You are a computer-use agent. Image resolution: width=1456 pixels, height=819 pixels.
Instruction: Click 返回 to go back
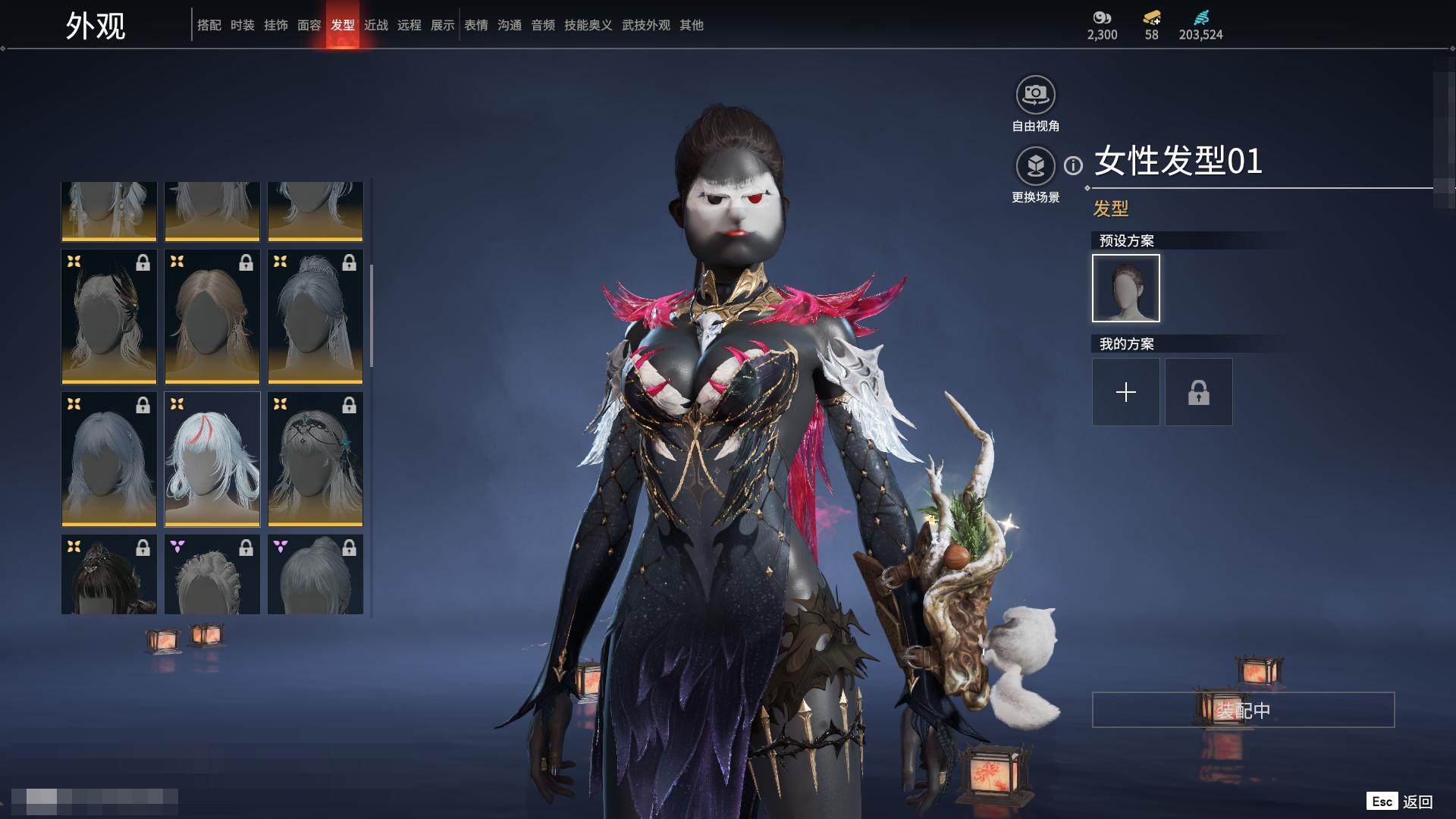point(1417,802)
